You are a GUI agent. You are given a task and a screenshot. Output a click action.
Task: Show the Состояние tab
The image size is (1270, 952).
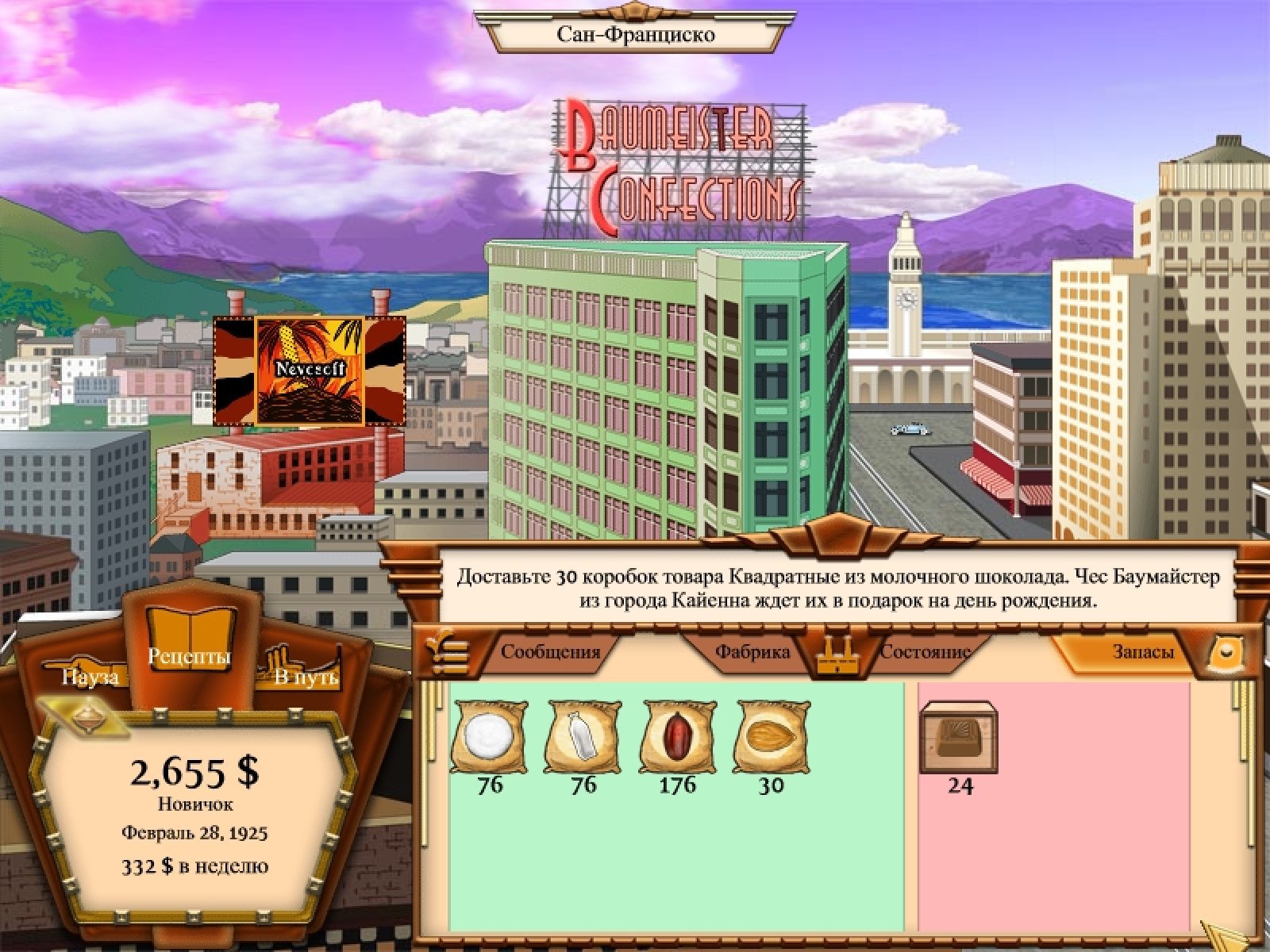tap(925, 652)
